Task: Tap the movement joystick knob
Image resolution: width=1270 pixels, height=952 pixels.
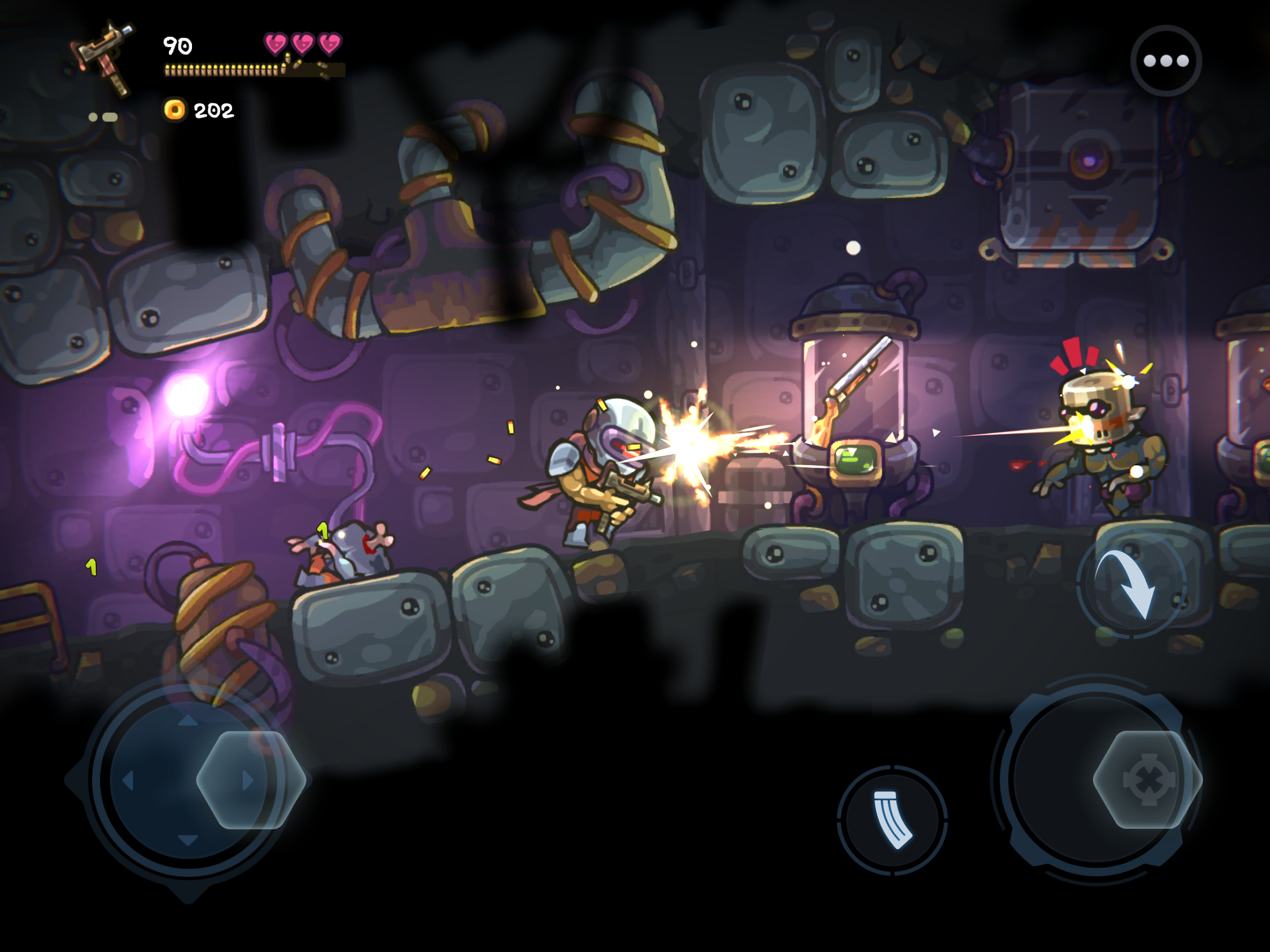Action: (251, 779)
